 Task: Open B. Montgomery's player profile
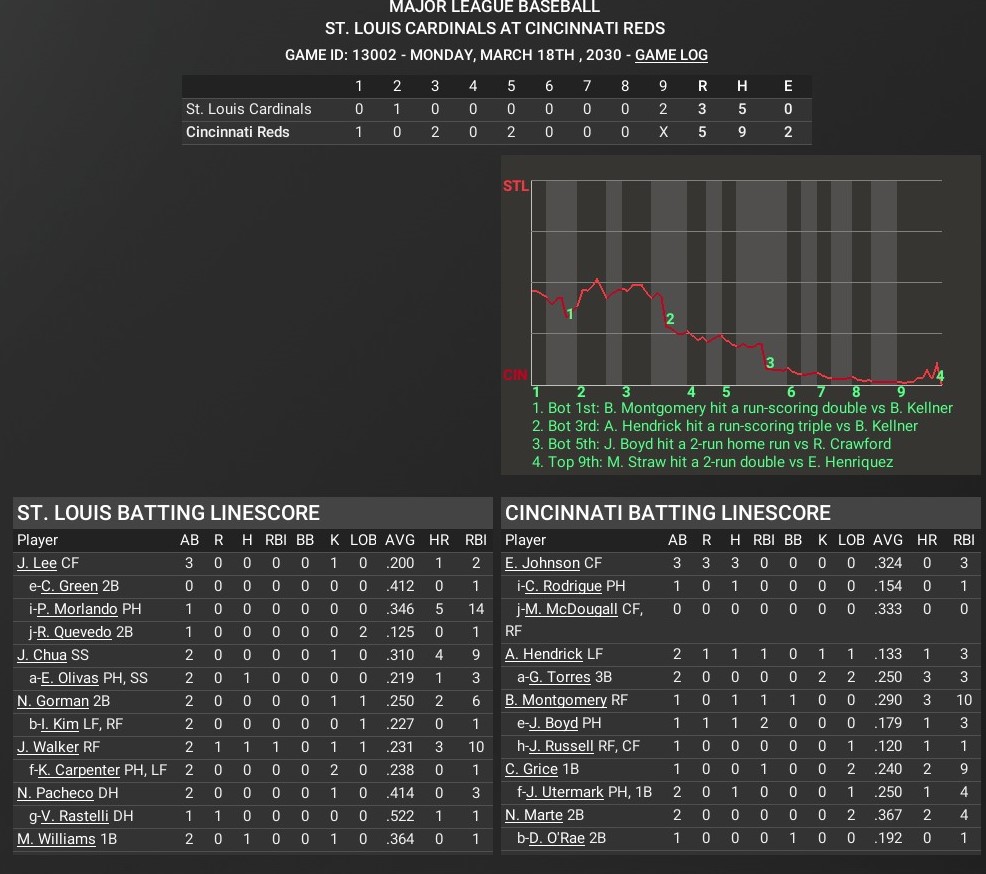pyautogui.click(x=556, y=700)
